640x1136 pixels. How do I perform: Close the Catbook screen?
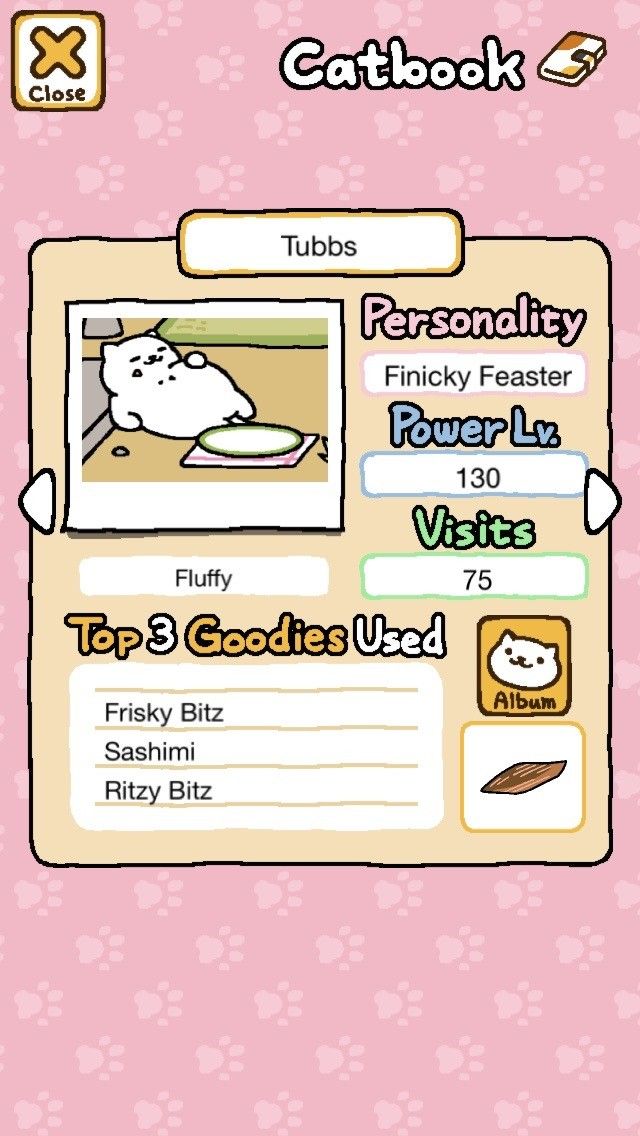click(57, 60)
